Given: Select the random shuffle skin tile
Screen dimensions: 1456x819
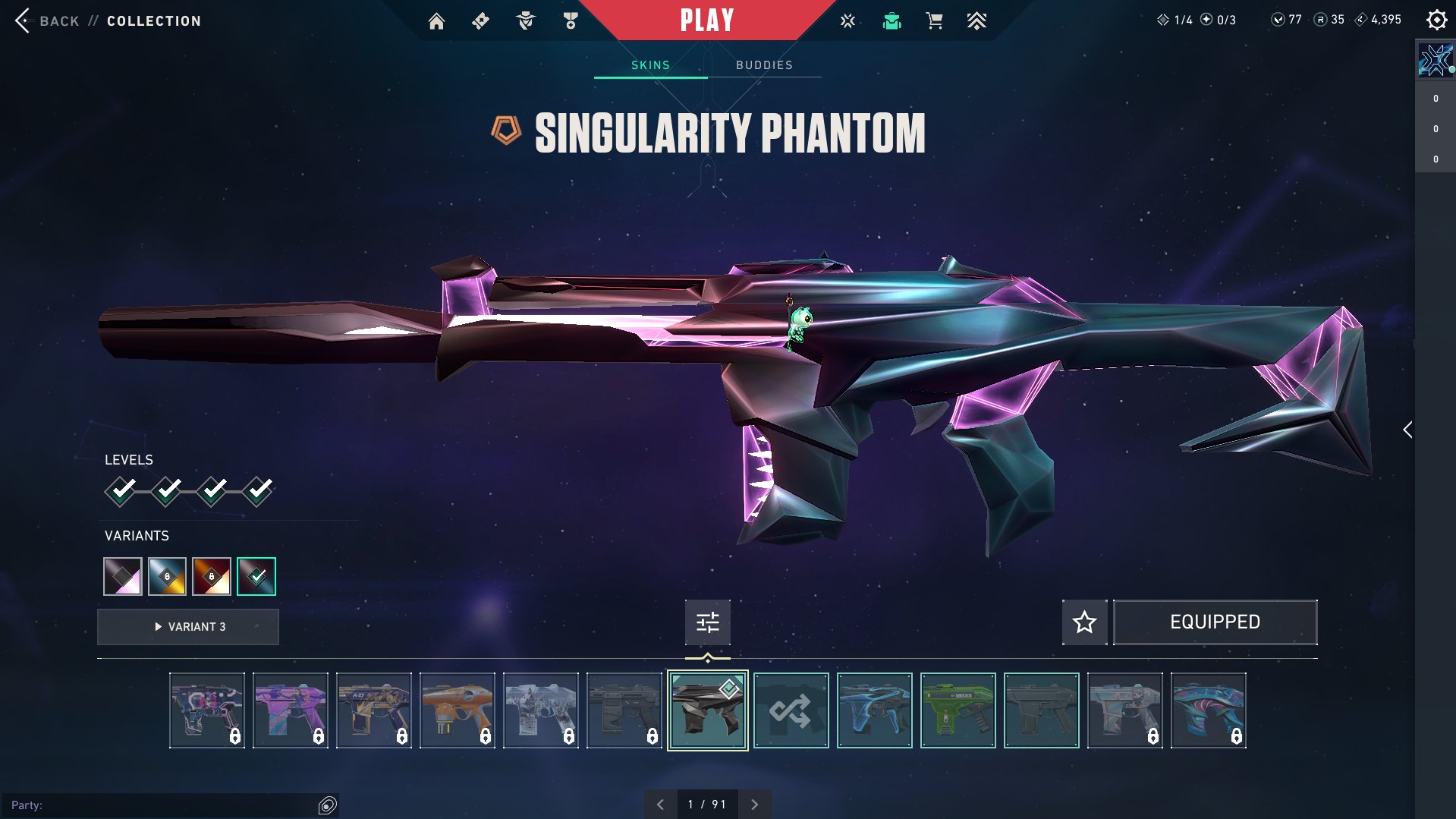Looking at the screenshot, I should (791, 710).
